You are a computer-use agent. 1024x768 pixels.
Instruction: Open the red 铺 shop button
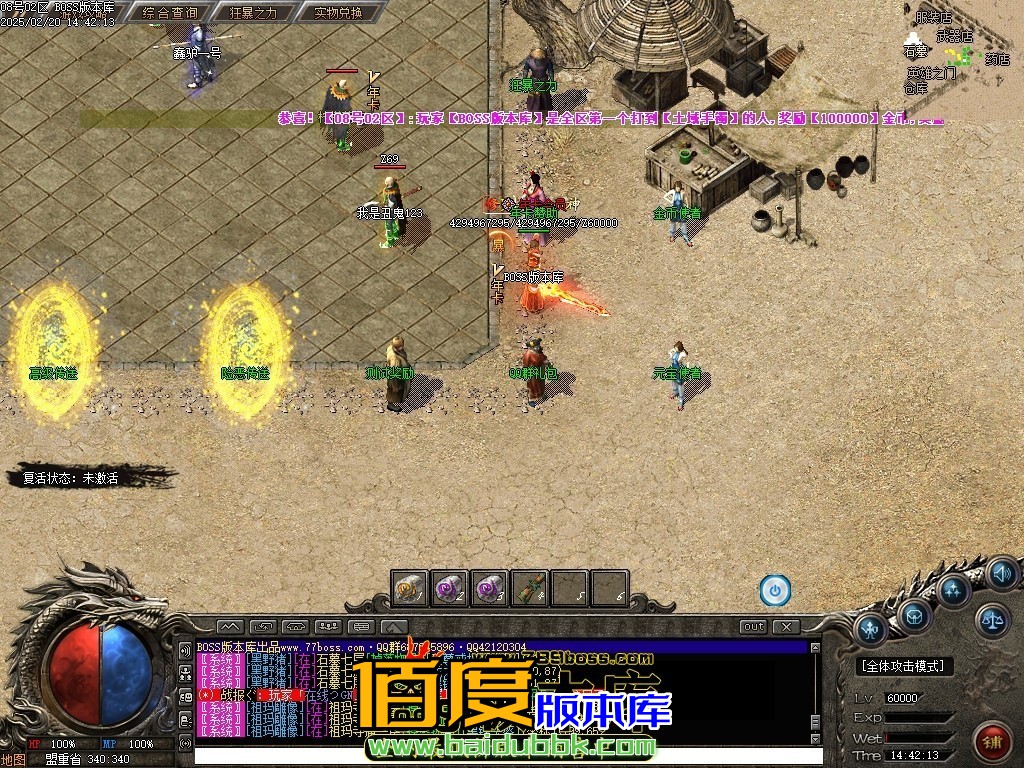[992, 742]
